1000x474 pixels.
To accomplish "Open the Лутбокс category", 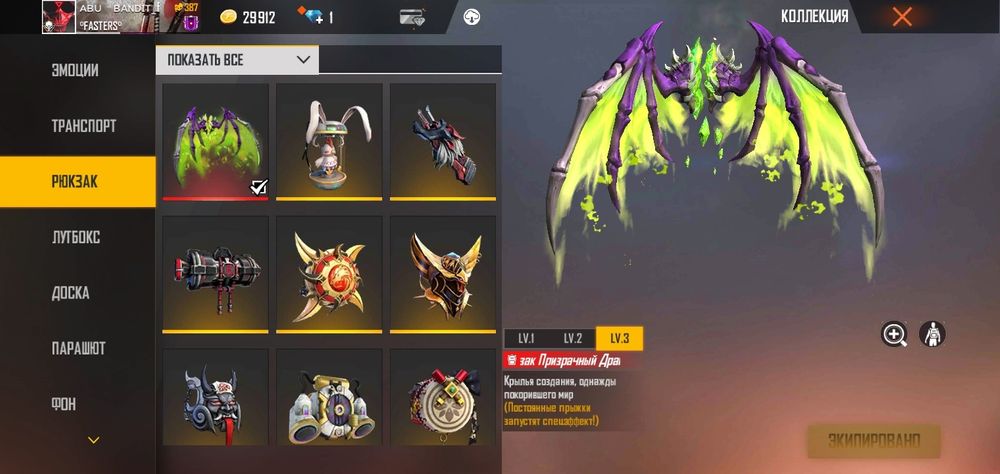I will tap(76, 238).
